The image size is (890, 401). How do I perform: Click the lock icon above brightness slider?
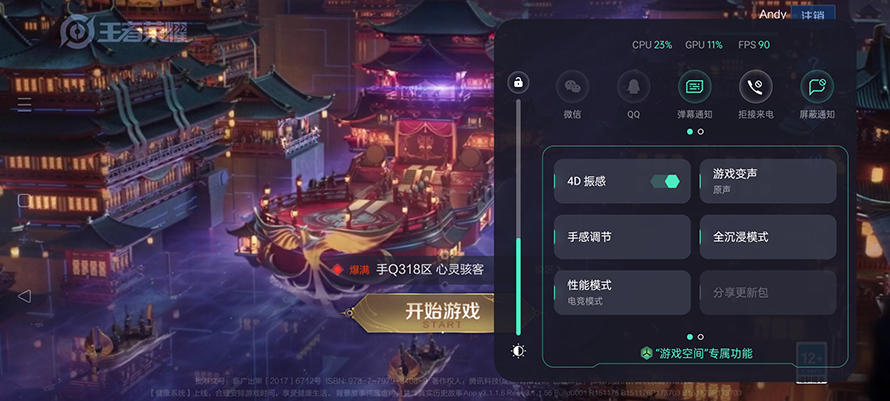coord(518,82)
